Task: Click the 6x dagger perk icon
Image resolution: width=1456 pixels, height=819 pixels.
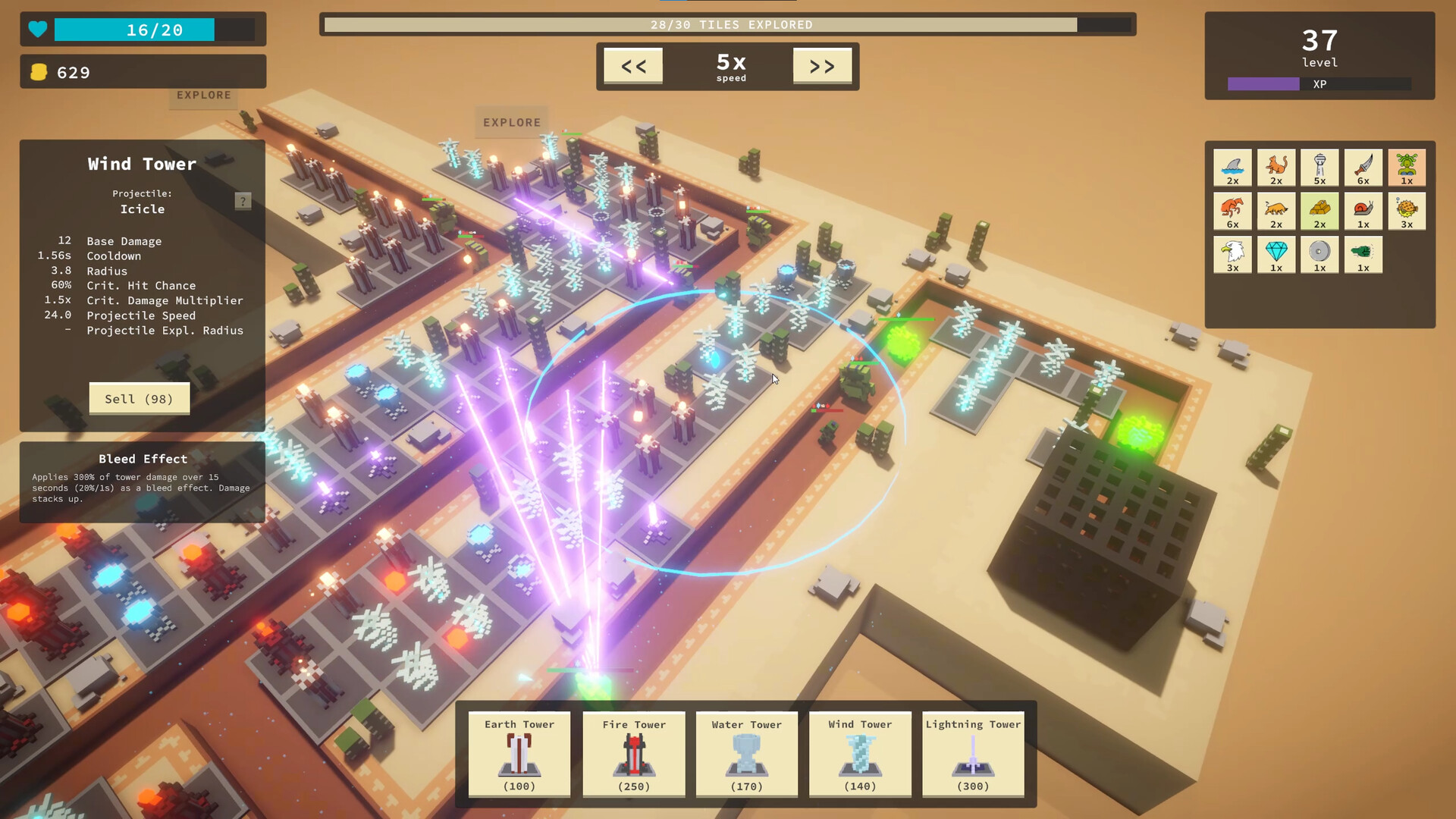Action: click(x=1363, y=168)
